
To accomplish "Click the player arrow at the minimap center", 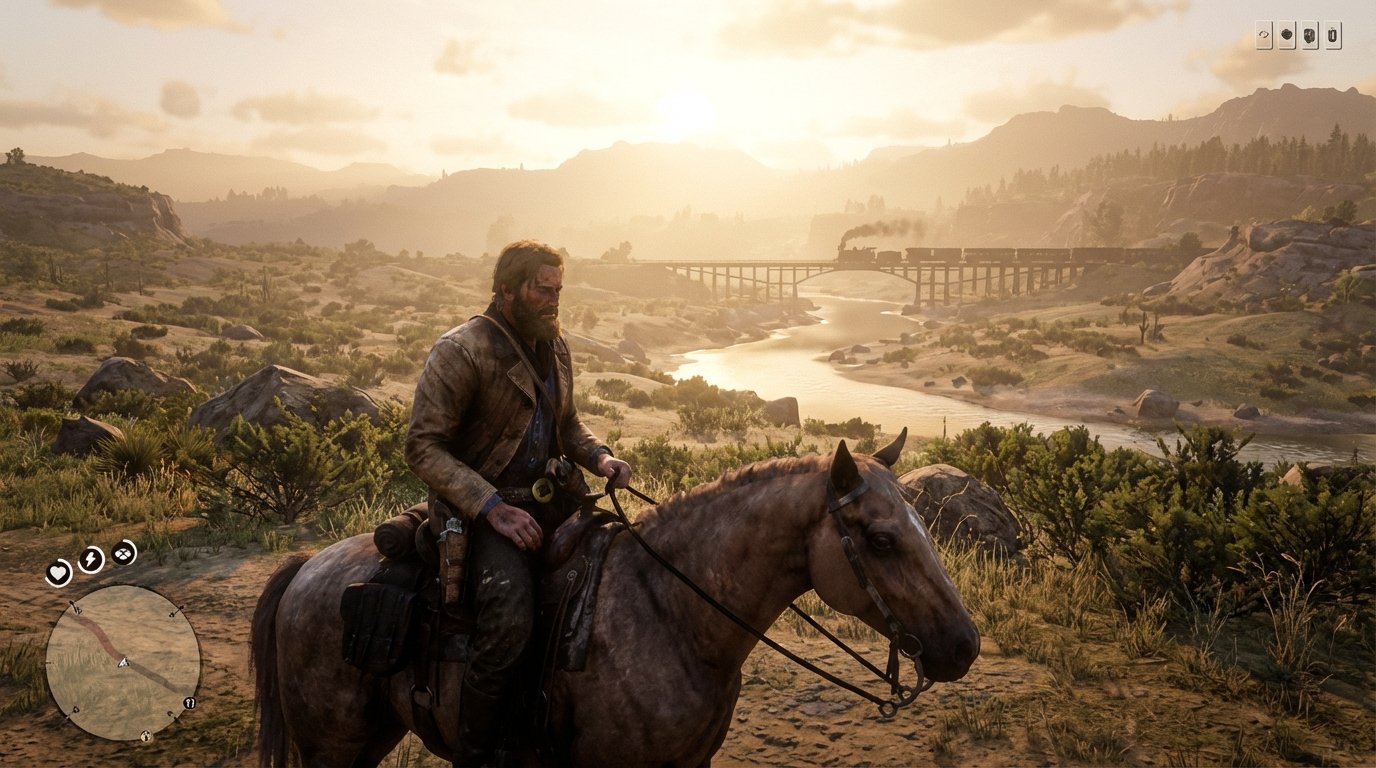I will (x=122, y=662).
